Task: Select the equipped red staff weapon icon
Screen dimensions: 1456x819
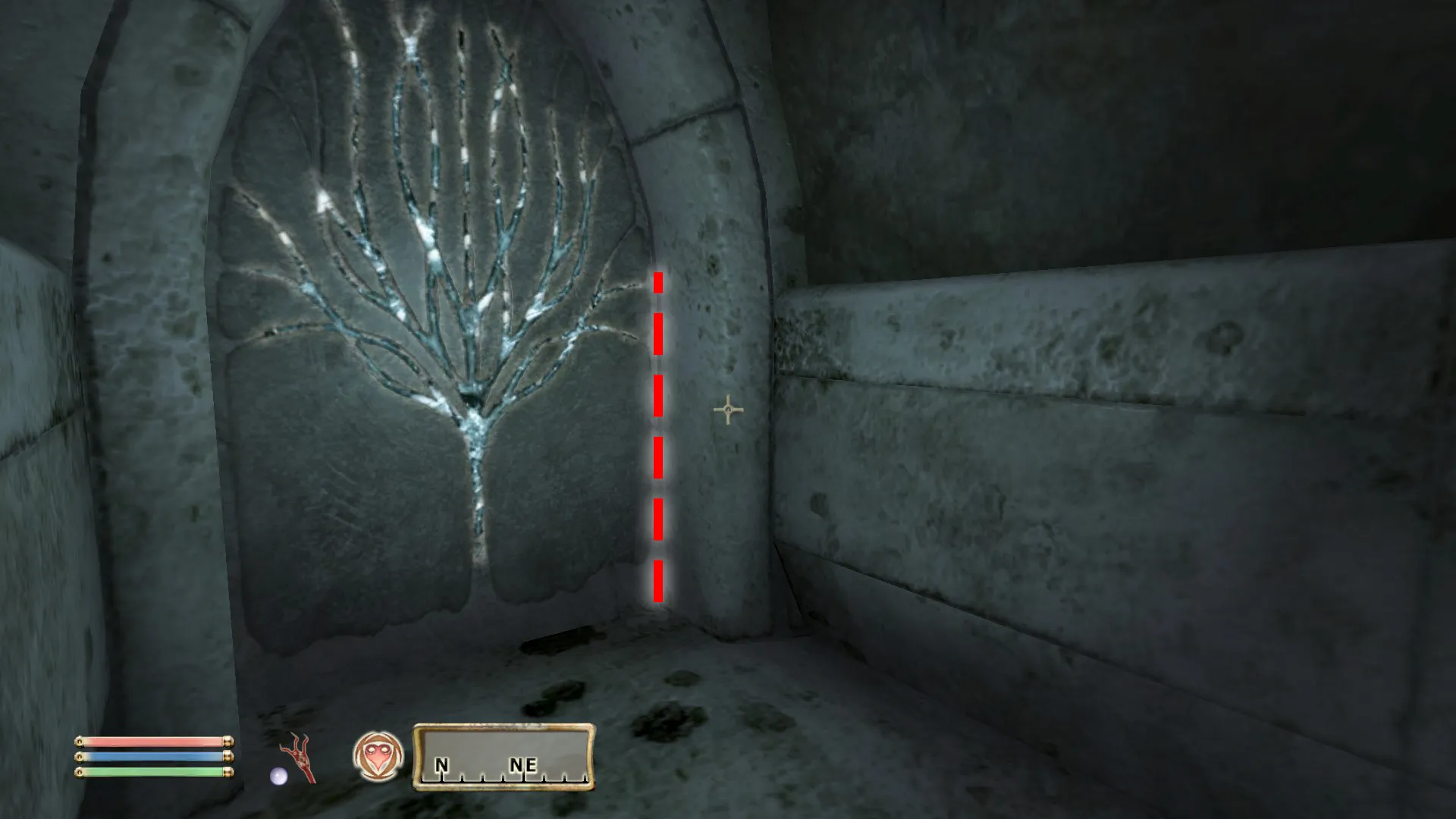Action: click(300, 758)
